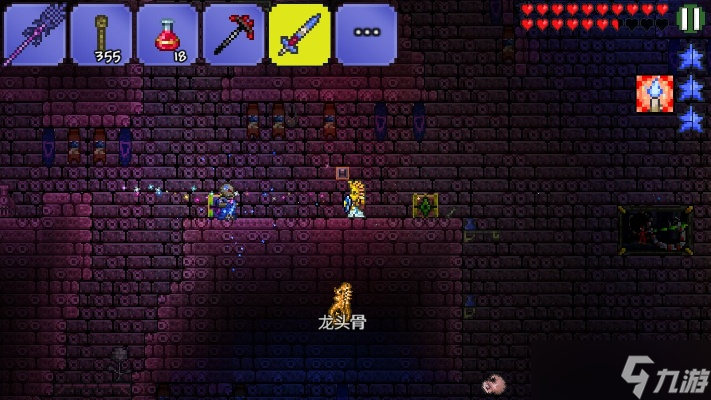
Task: Select the red healing potion slot
Action: click(x=167, y=34)
